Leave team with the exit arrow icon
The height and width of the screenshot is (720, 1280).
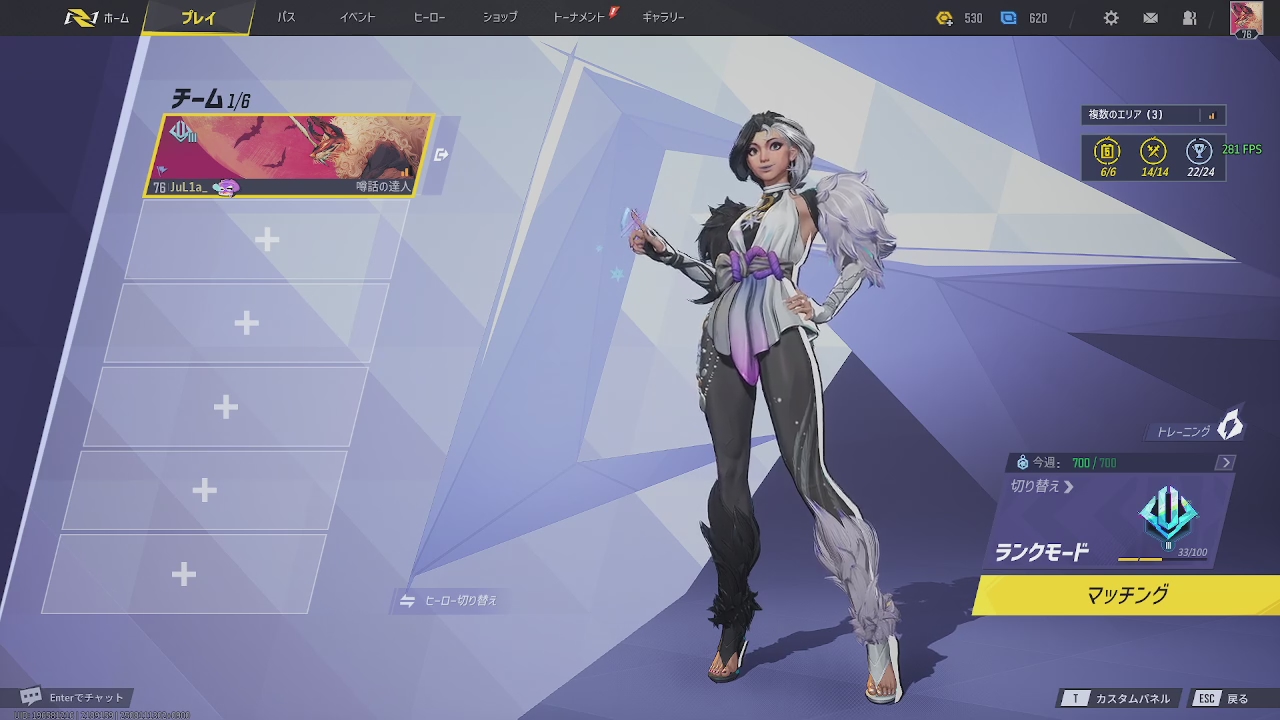[x=442, y=155]
